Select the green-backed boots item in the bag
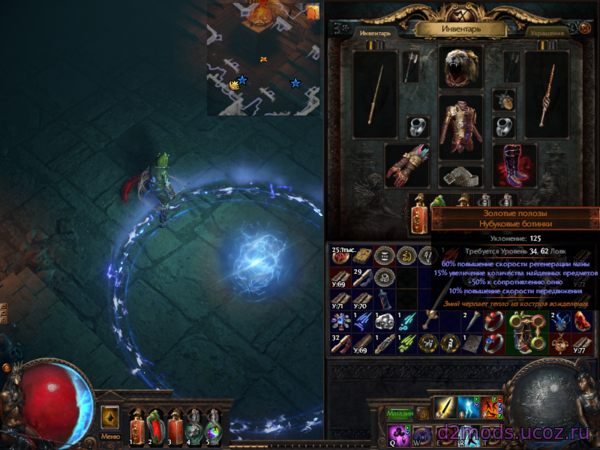Image resolution: width=600 pixels, height=450 pixels. pos(520,334)
